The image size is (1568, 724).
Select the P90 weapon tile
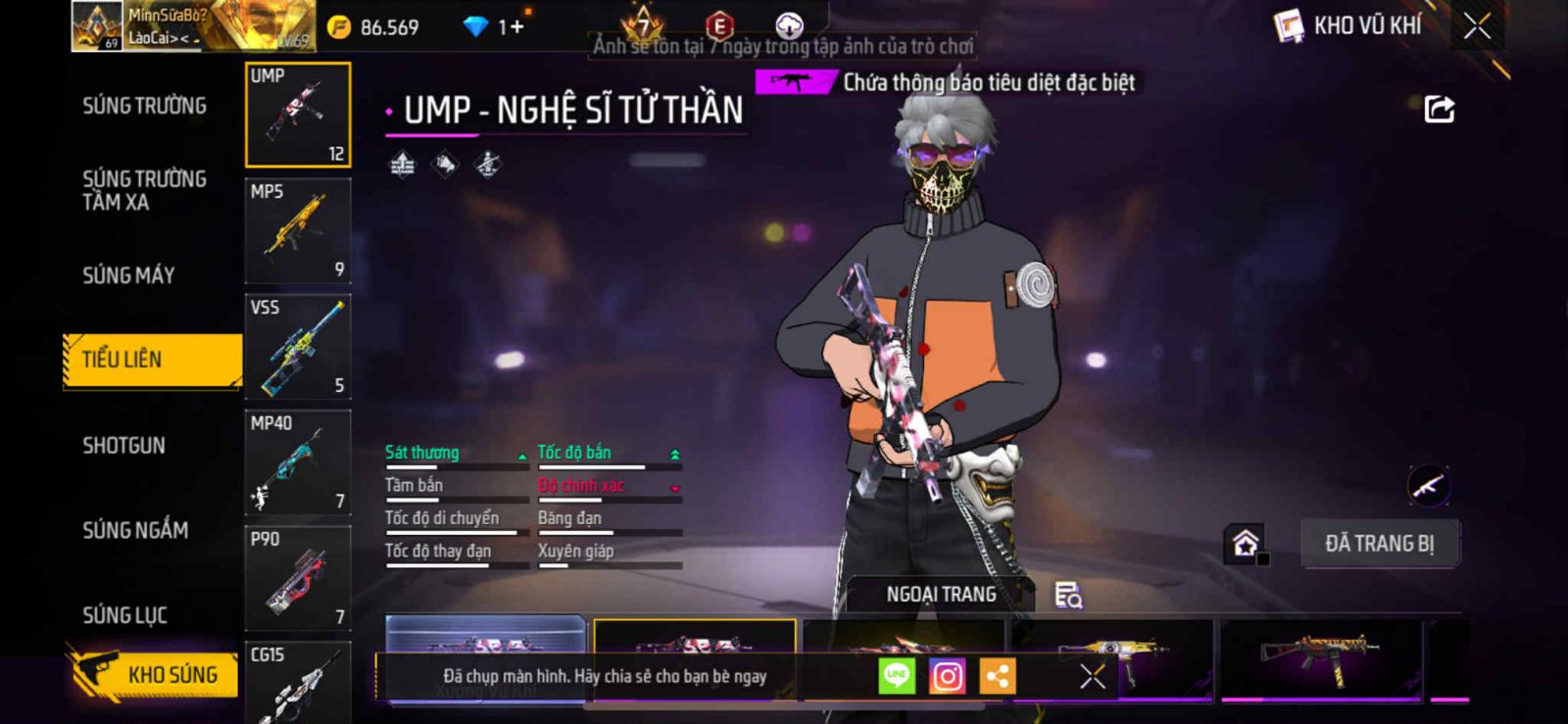pos(298,578)
